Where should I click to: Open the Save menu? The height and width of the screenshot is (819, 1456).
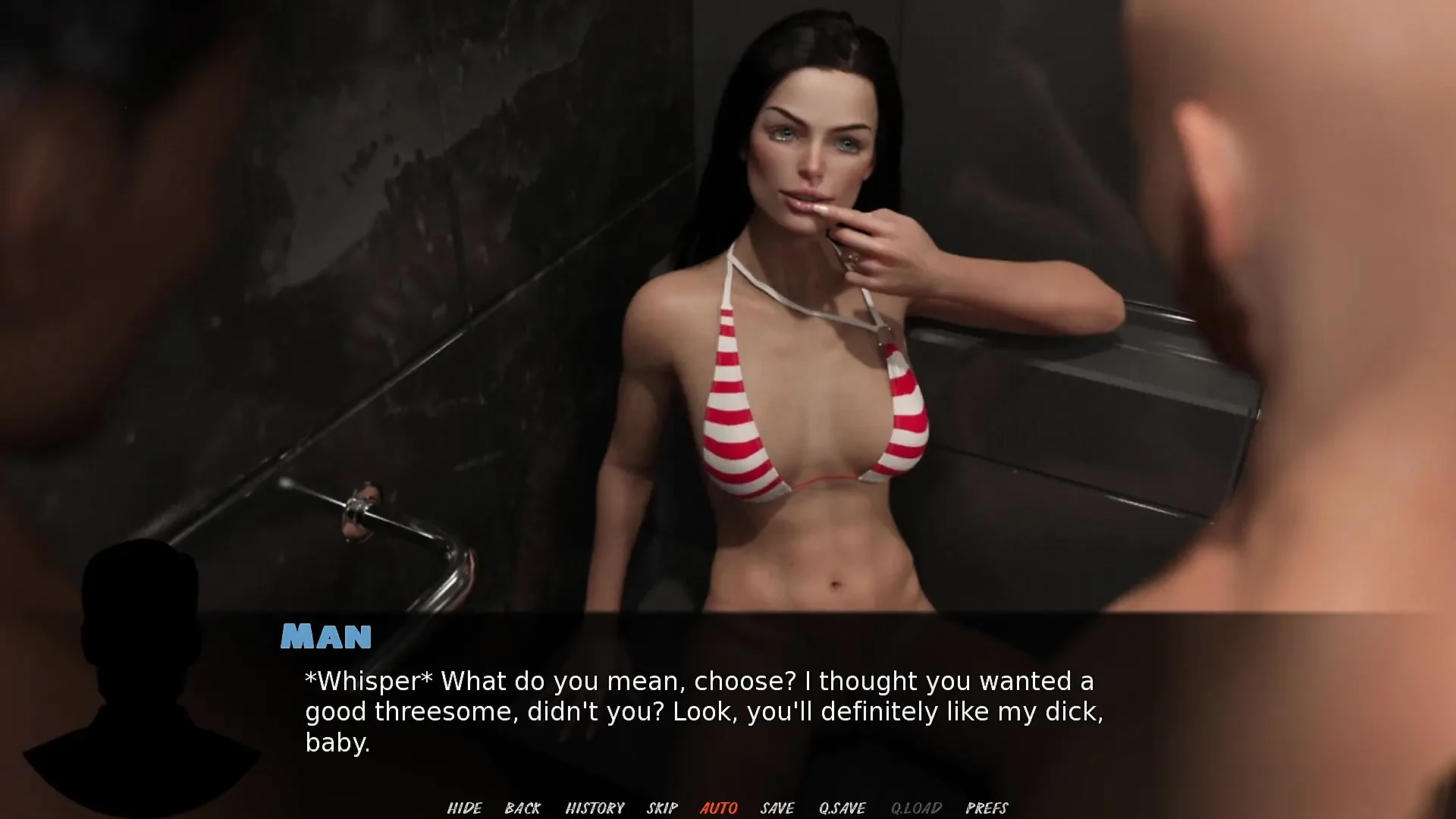coord(777,808)
